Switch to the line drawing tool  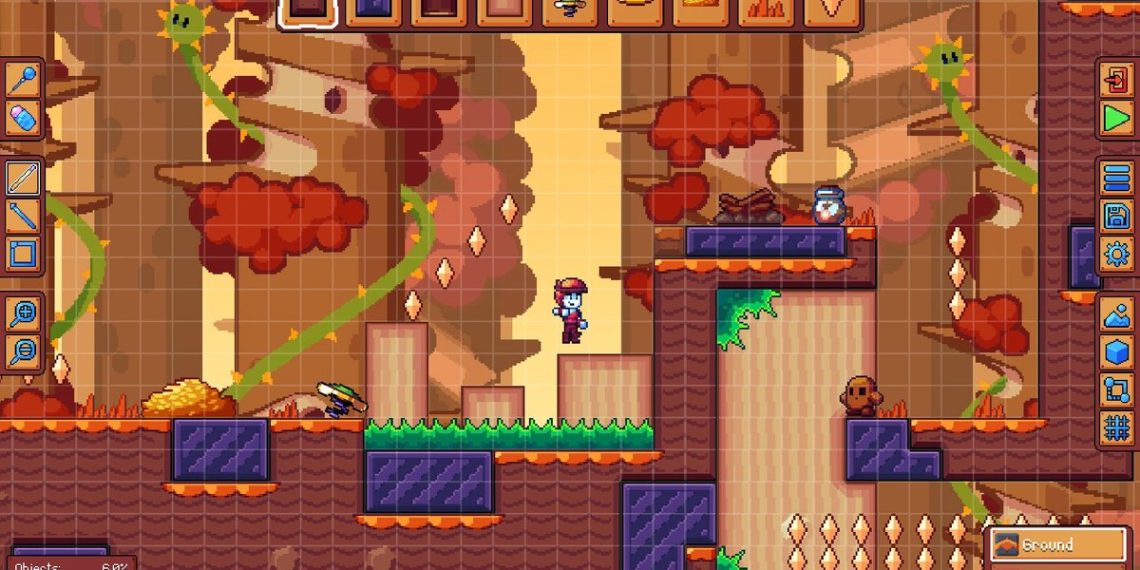point(22,215)
